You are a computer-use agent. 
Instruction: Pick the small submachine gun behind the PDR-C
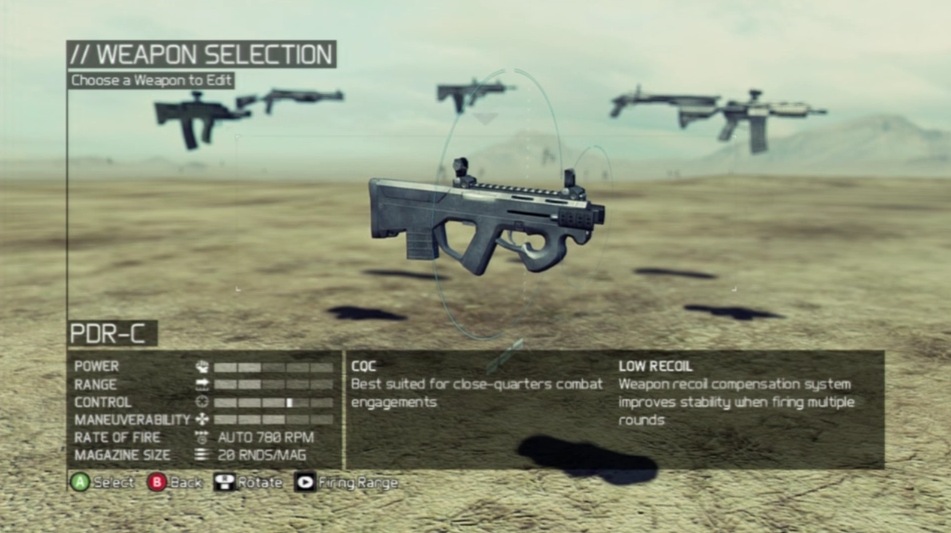tap(470, 93)
